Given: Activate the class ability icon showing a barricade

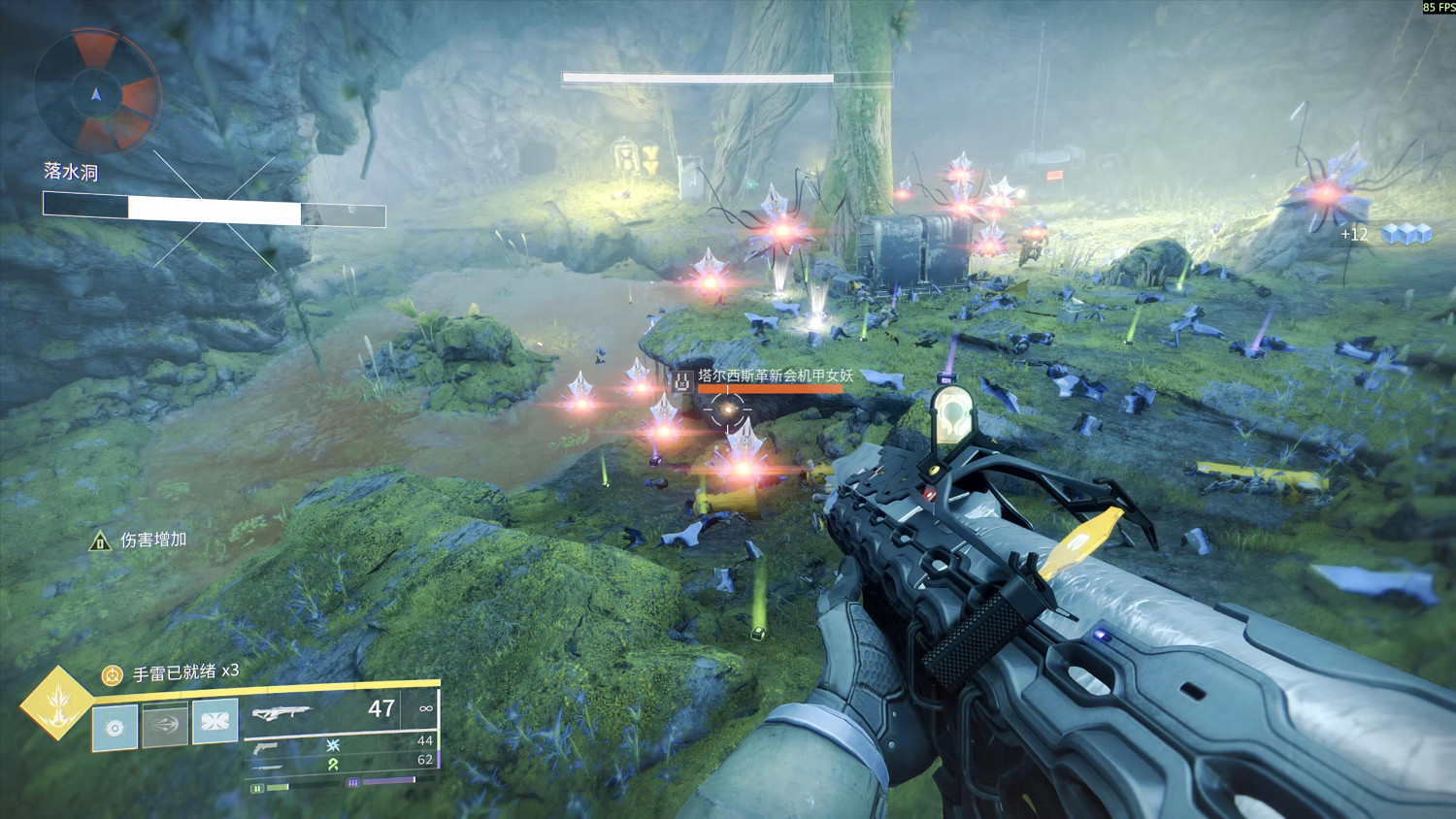Looking at the screenshot, I should click(x=215, y=722).
